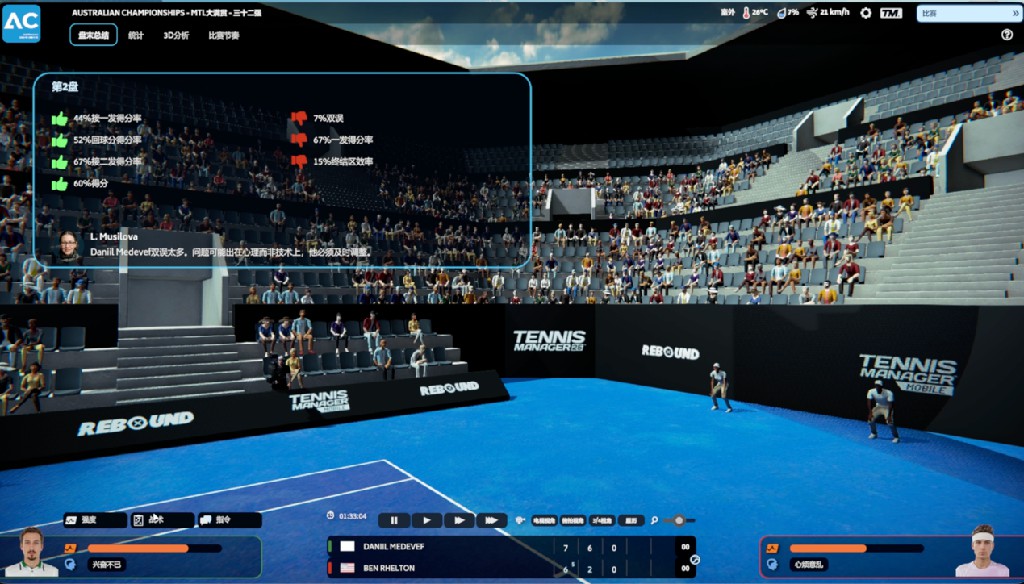Switch to the 盘末总结 tab

[x=93, y=35]
